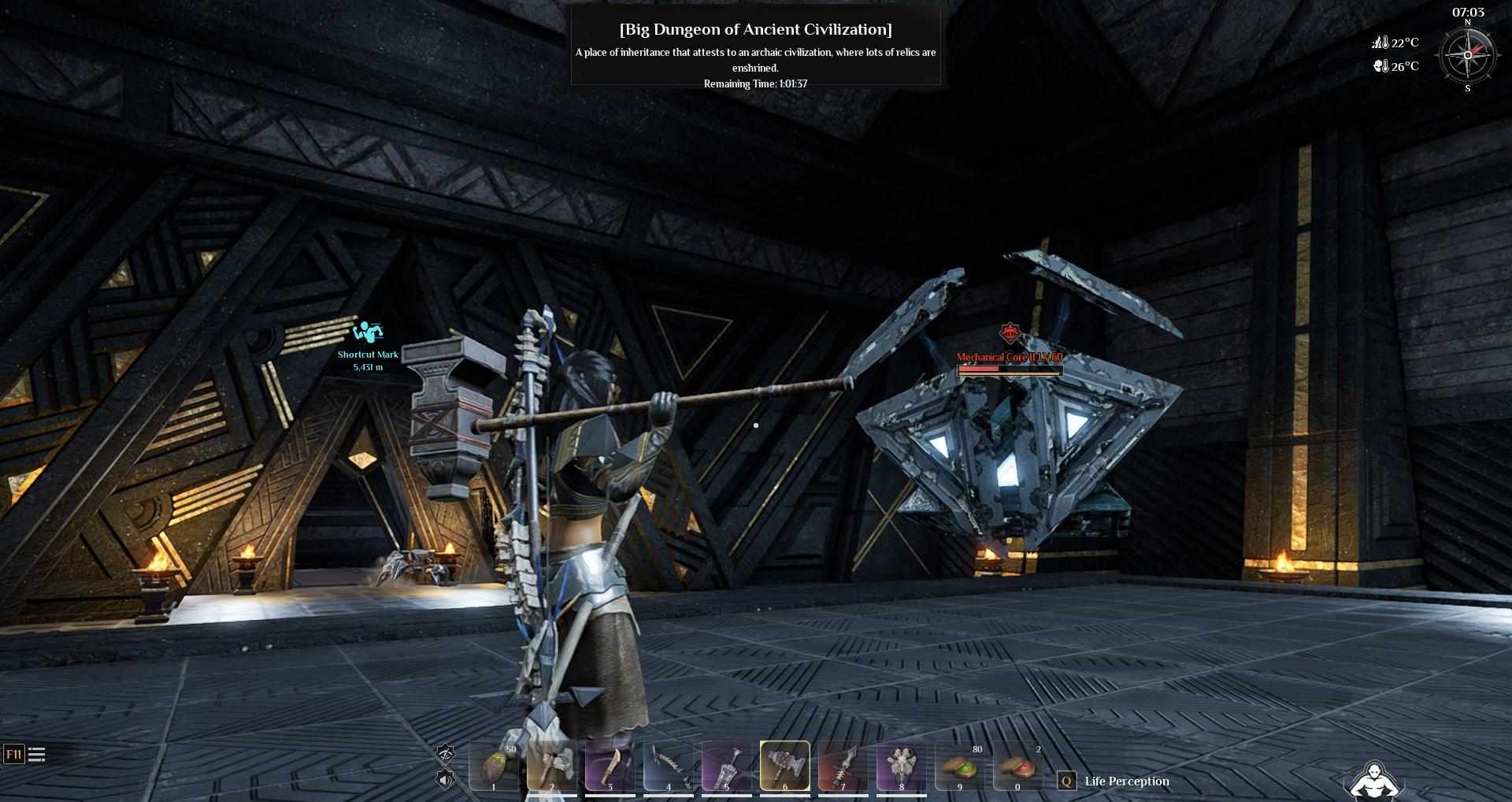Select the war hammer in slot 6

click(785, 767)
